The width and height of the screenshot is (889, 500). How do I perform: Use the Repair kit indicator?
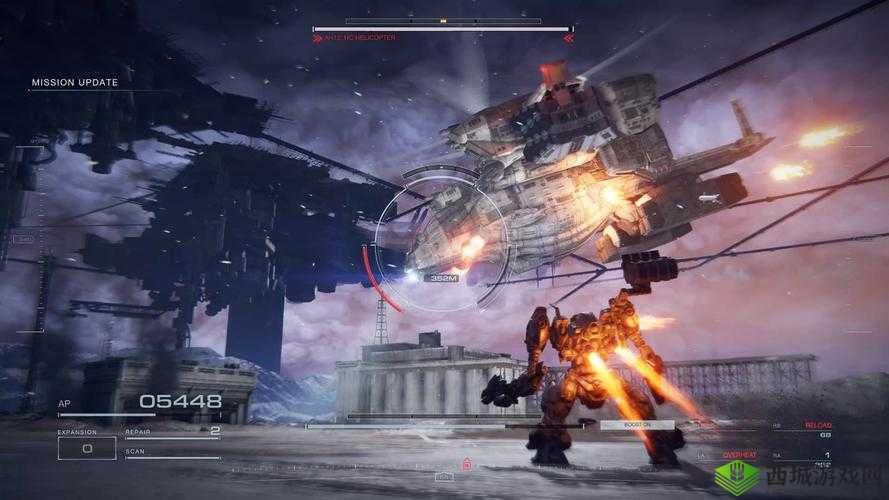tap(172, 433)
